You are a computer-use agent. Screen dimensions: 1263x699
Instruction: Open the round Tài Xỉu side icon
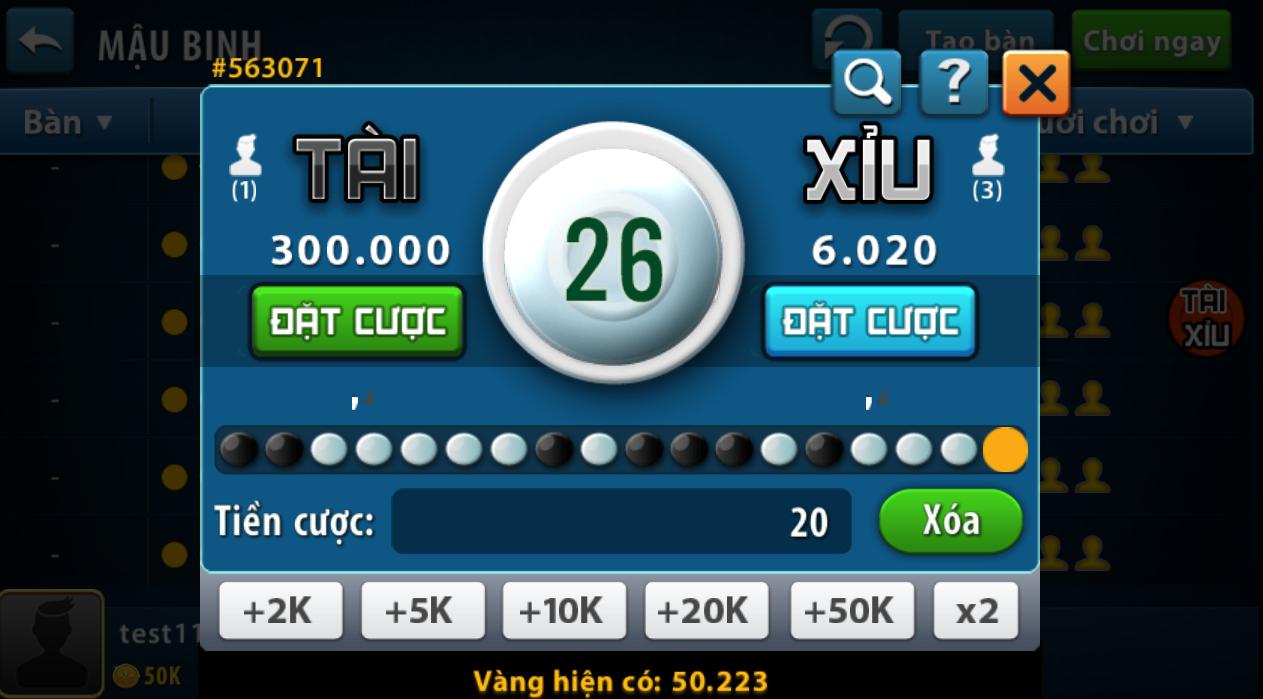point(1206,320)
